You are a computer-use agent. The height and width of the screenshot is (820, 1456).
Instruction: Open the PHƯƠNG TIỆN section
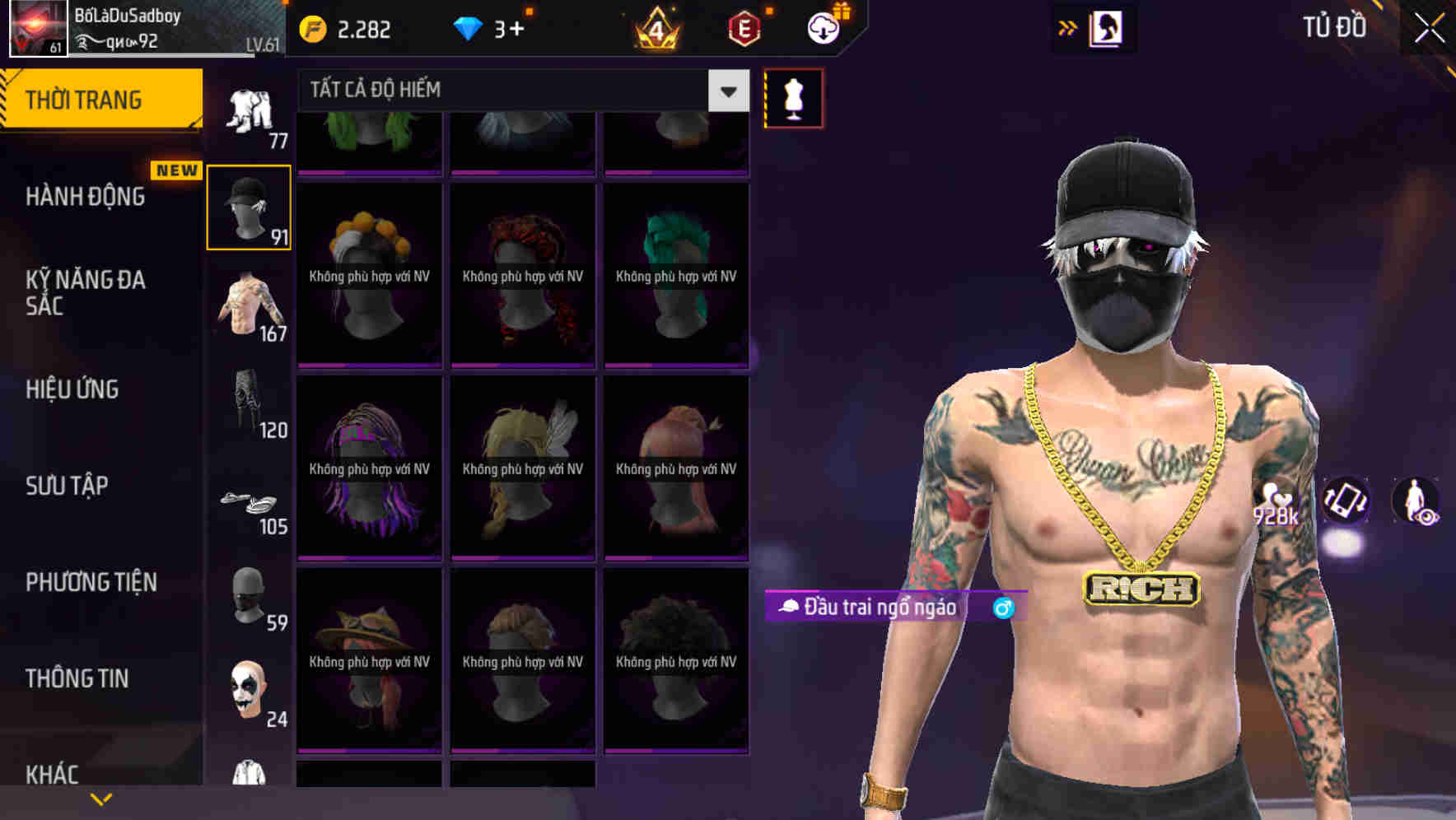(x=89, y=582)
